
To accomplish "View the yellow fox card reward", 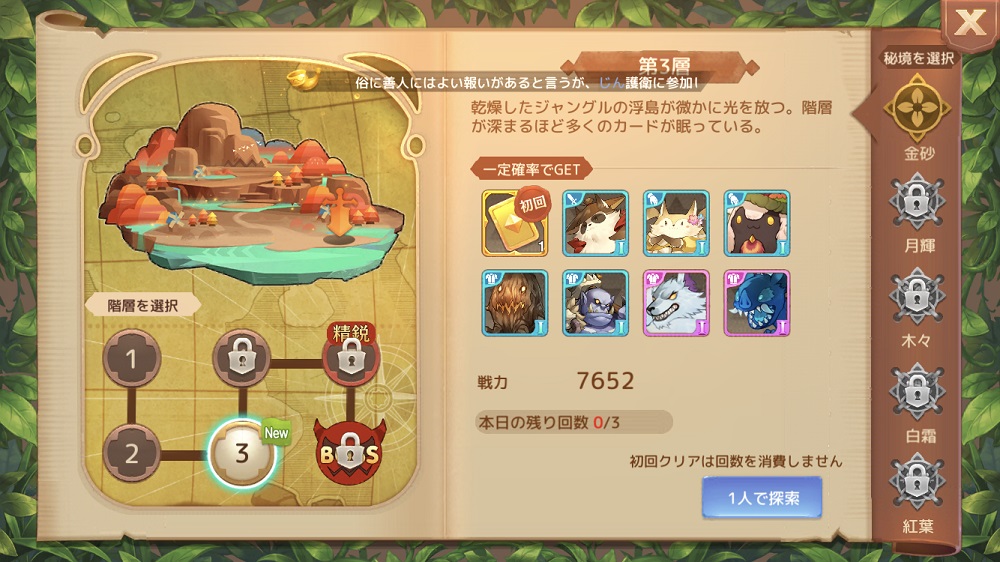I will (x=676, y=223).
